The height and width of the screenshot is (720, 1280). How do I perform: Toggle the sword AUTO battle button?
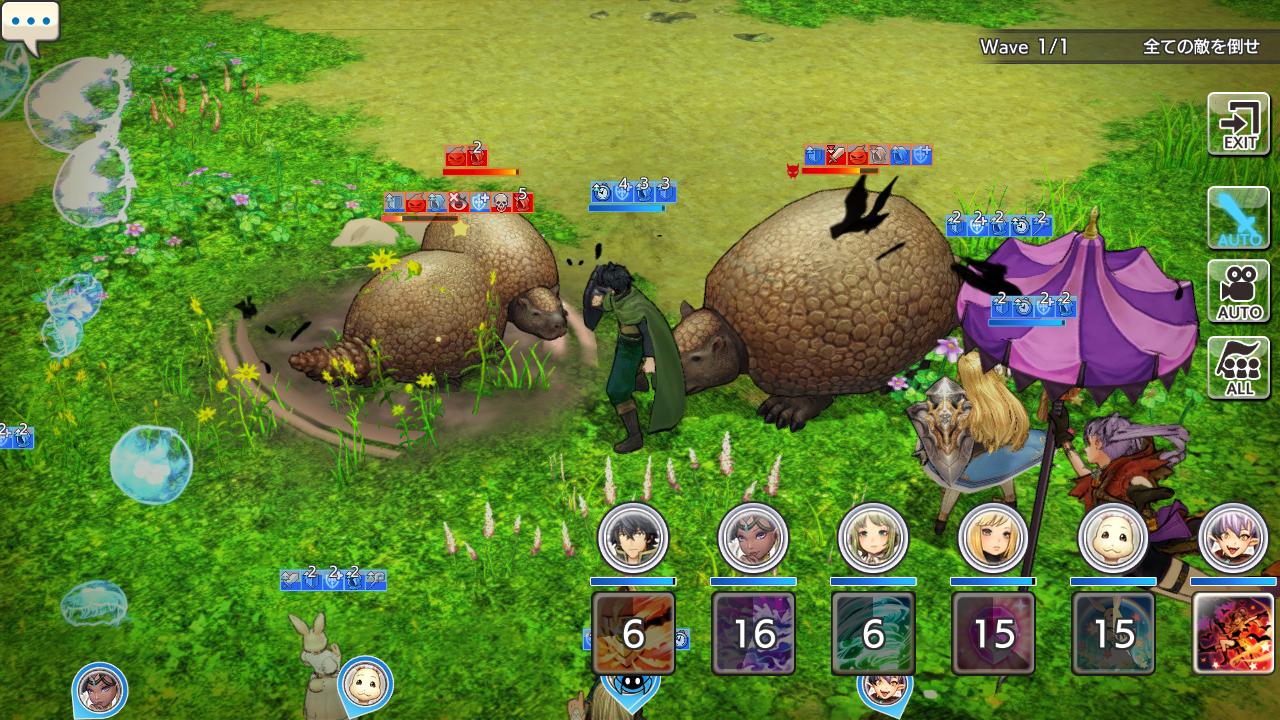(x=1239, y=217)
